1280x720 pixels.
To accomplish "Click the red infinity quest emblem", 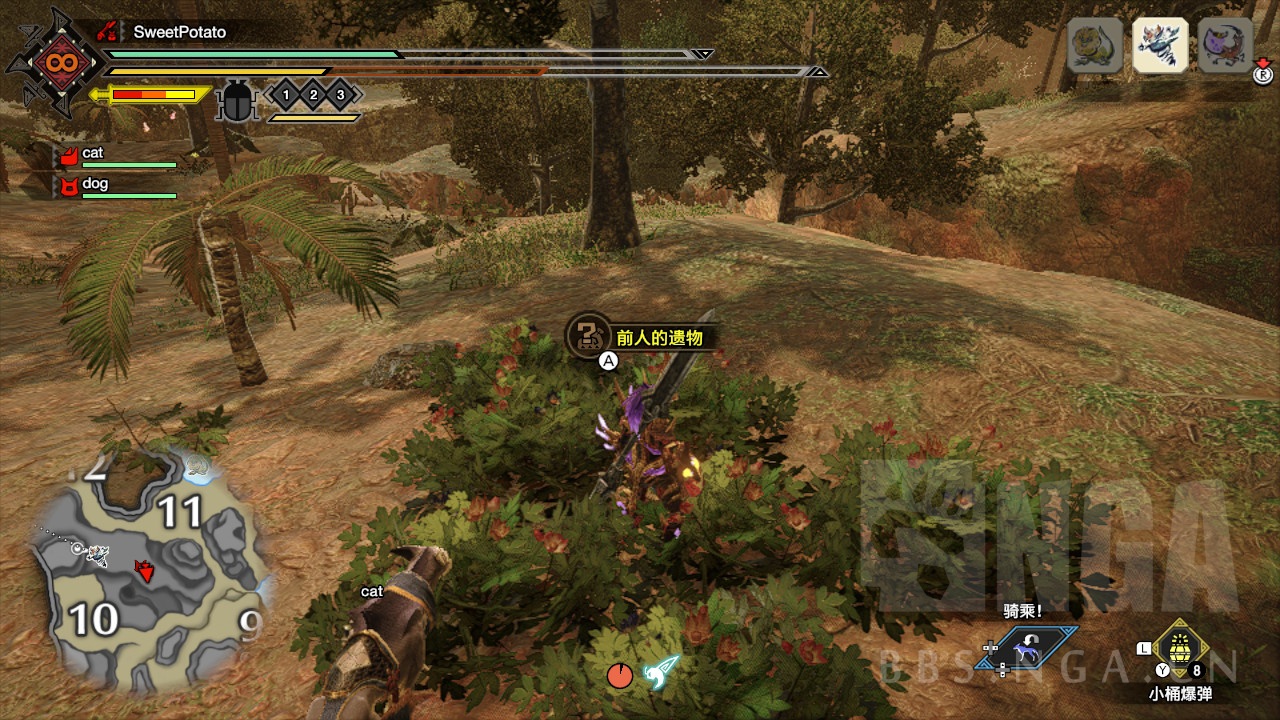I will [55, 63].
